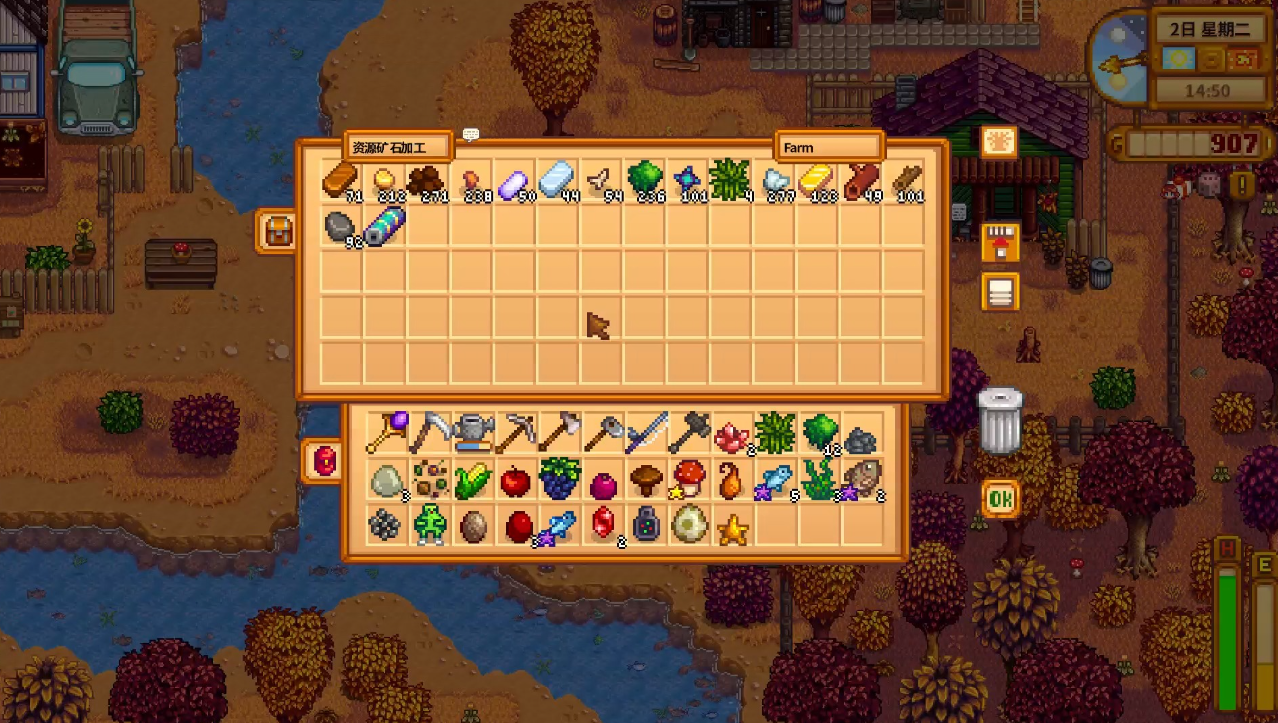Edit the chest name 资源矿石加工
Viewport: 1278px width, 723px height.
coord(397,147)
